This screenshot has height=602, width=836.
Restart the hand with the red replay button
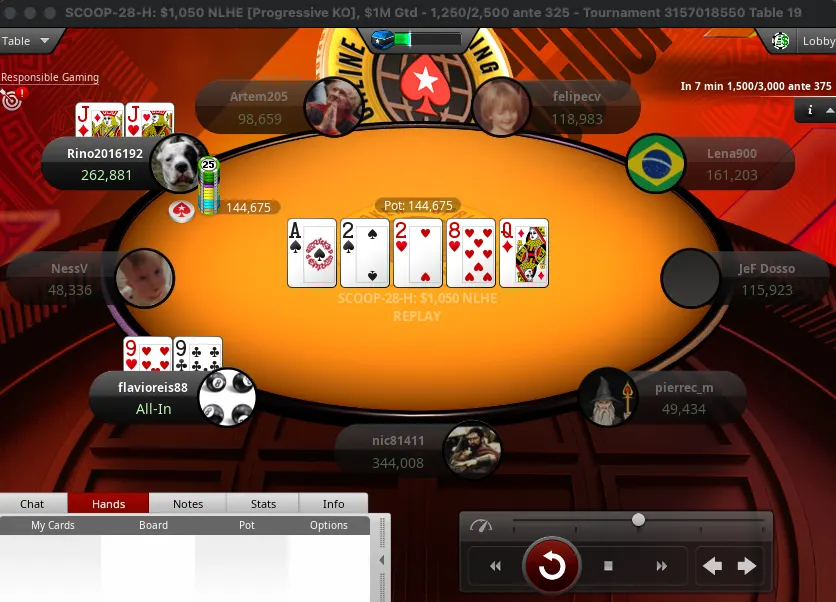pyautogui.click(x=551, y=566)
